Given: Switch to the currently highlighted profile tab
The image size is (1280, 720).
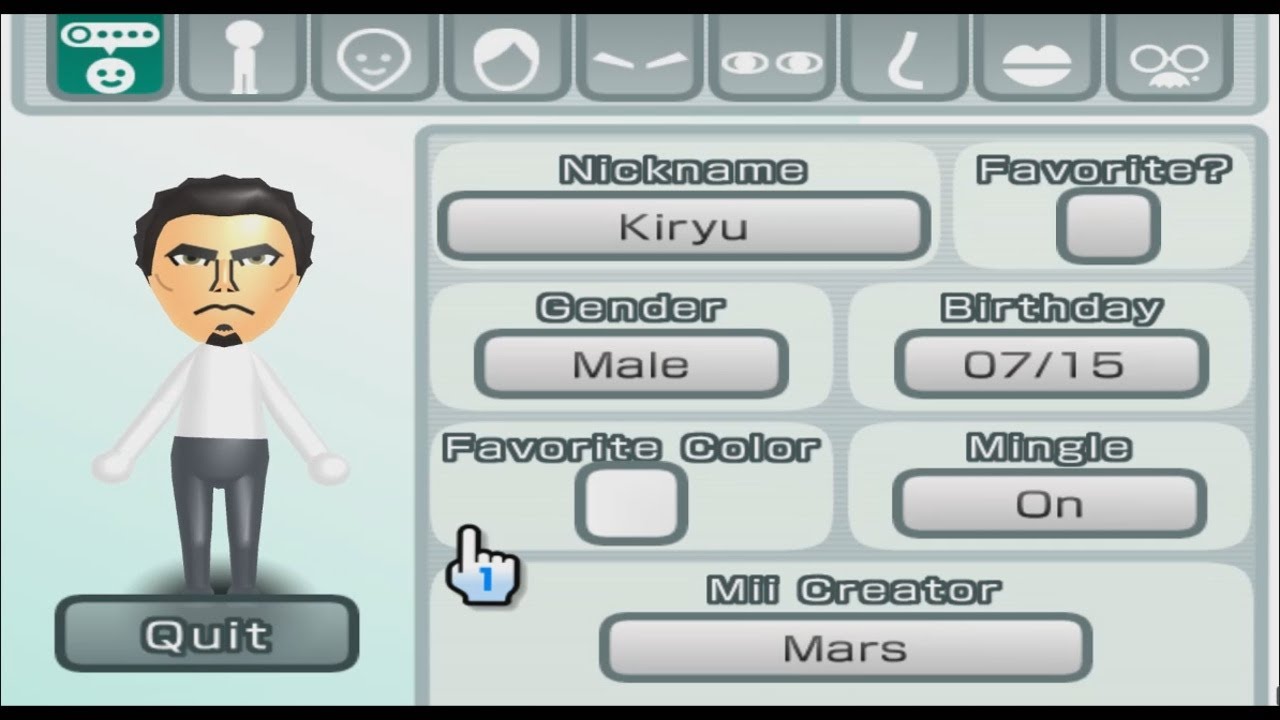Looking at the screenshot, I should click(x=110, y=58).
